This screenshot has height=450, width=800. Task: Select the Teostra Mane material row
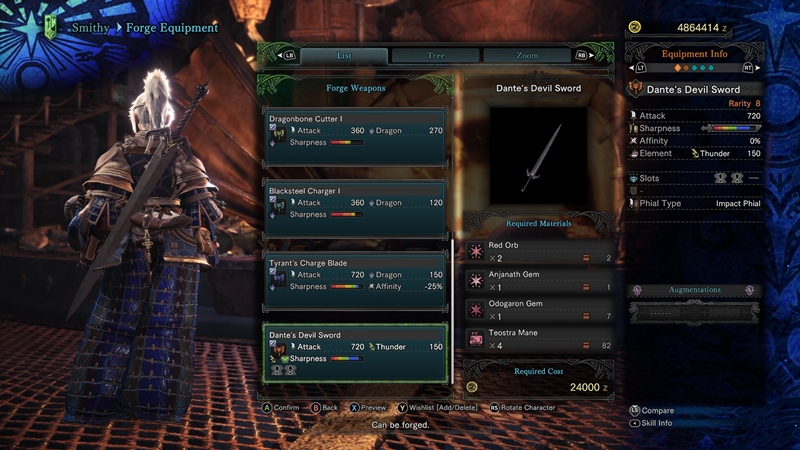coord(538,339)
